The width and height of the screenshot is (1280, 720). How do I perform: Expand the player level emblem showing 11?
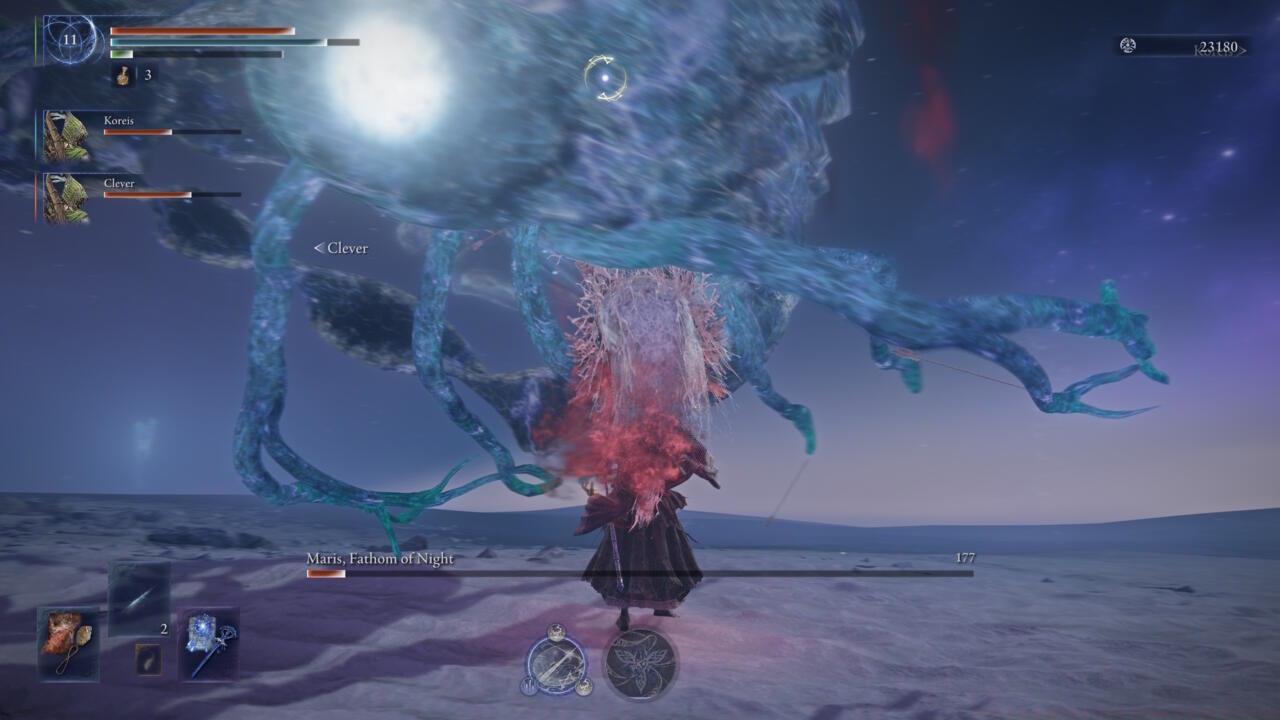pos(68,40)
